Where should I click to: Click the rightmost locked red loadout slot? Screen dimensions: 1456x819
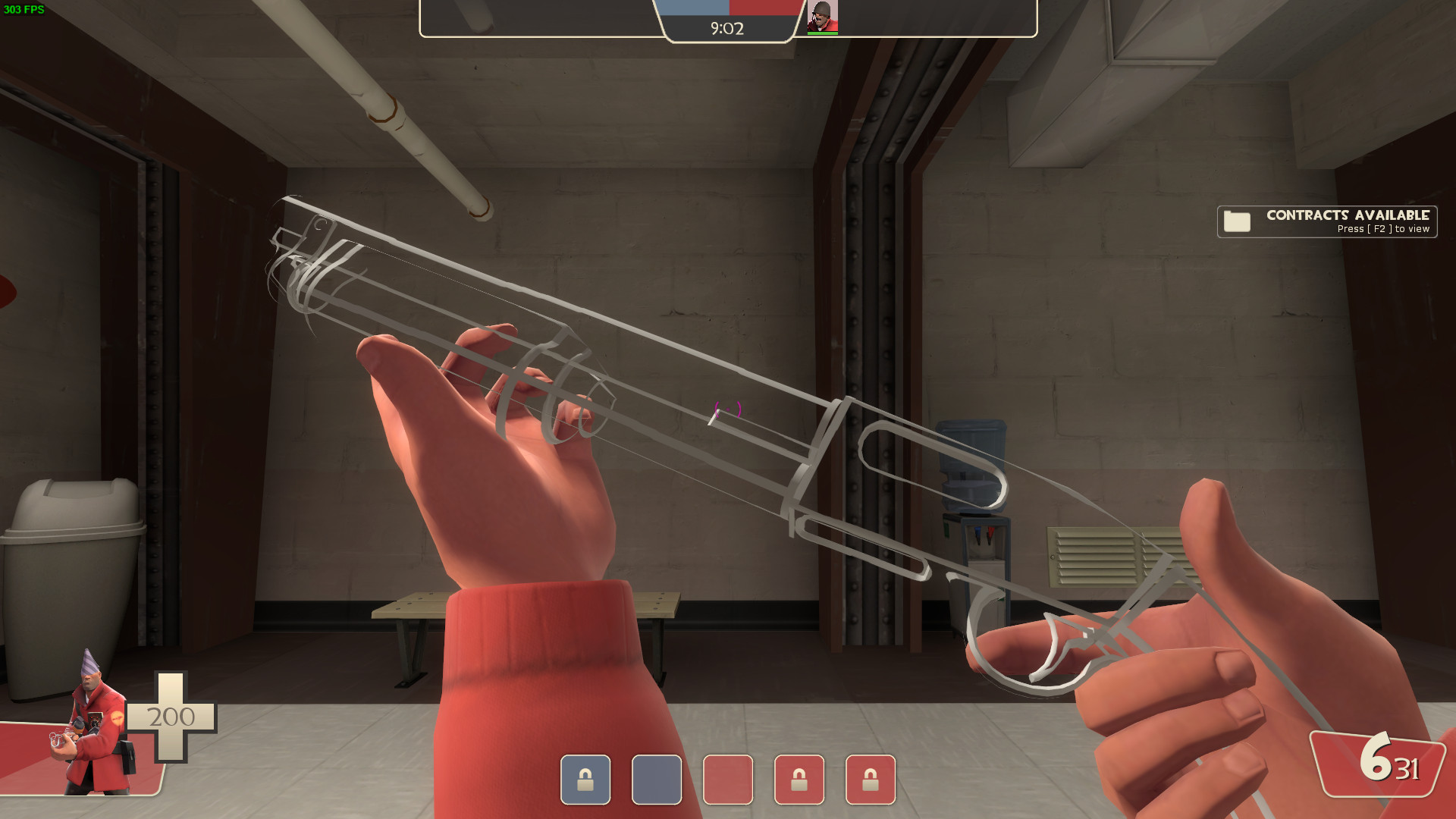click(x=872, y=780)
